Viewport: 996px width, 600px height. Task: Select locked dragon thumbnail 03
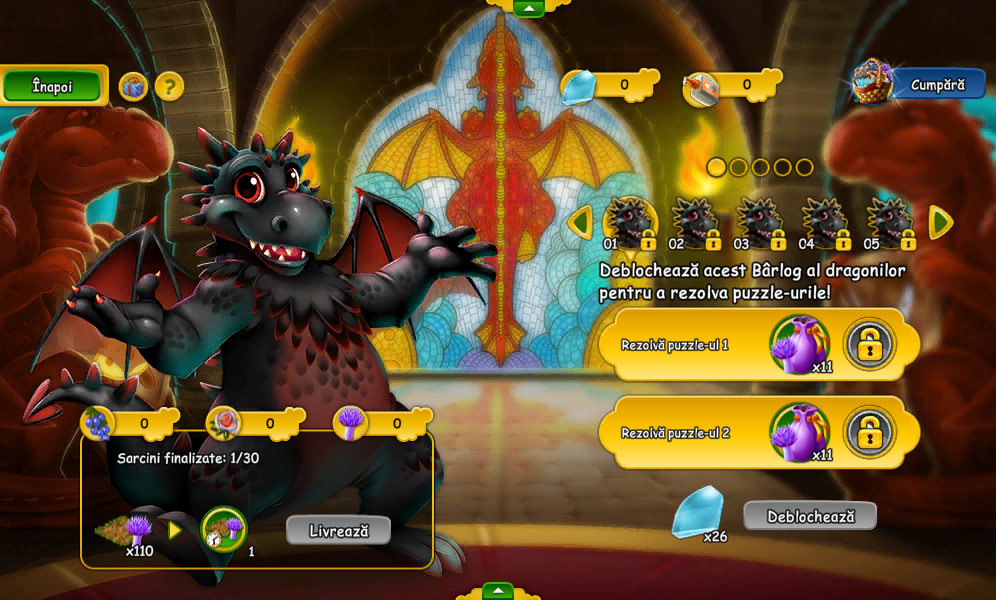760,222
